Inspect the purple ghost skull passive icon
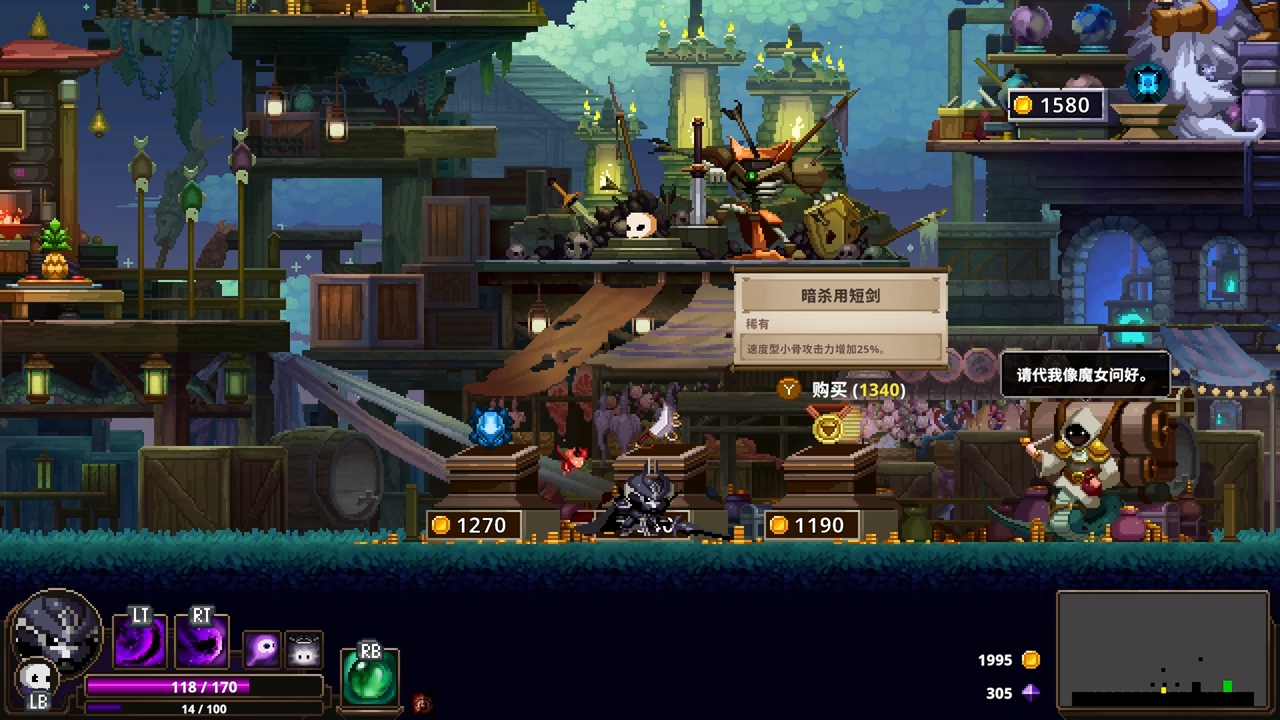Image resolution: width=1280 pixels, height=720 pixels. point(263,650)
